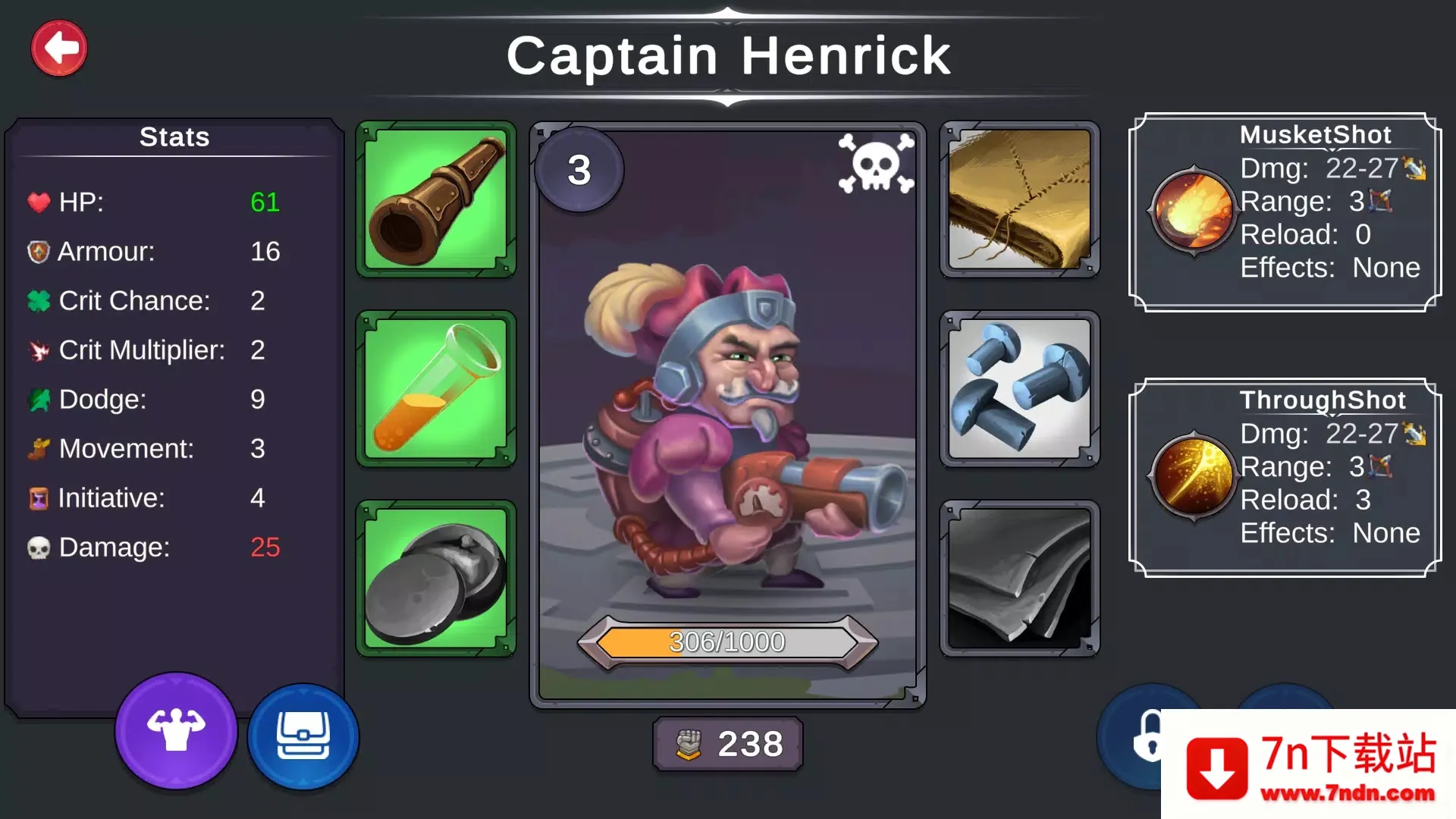Select the blue rivets material slot
1456x819 pixels.
[1019, 389]
